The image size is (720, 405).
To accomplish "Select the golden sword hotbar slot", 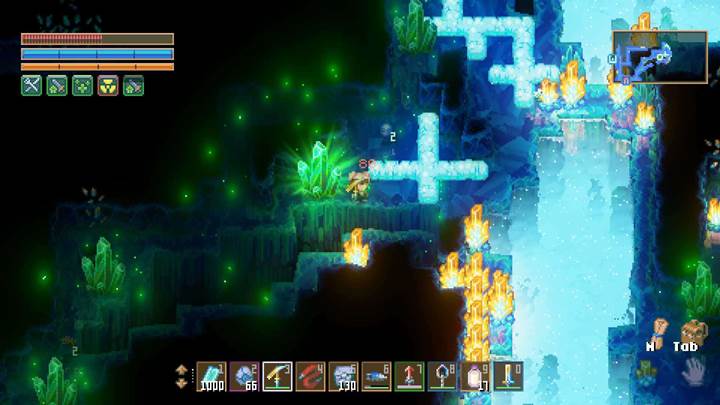I will 509,375.
